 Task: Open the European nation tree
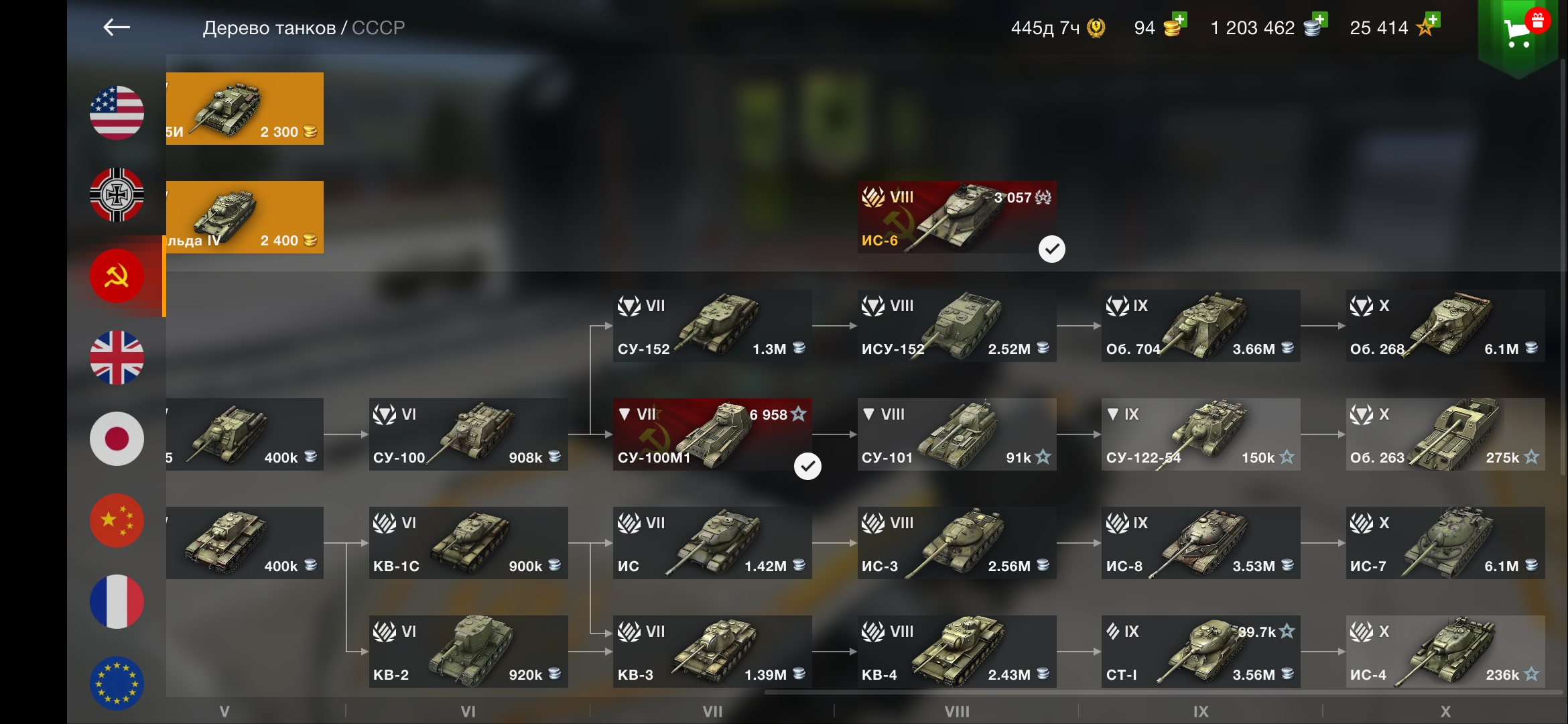tap(117, 682)
